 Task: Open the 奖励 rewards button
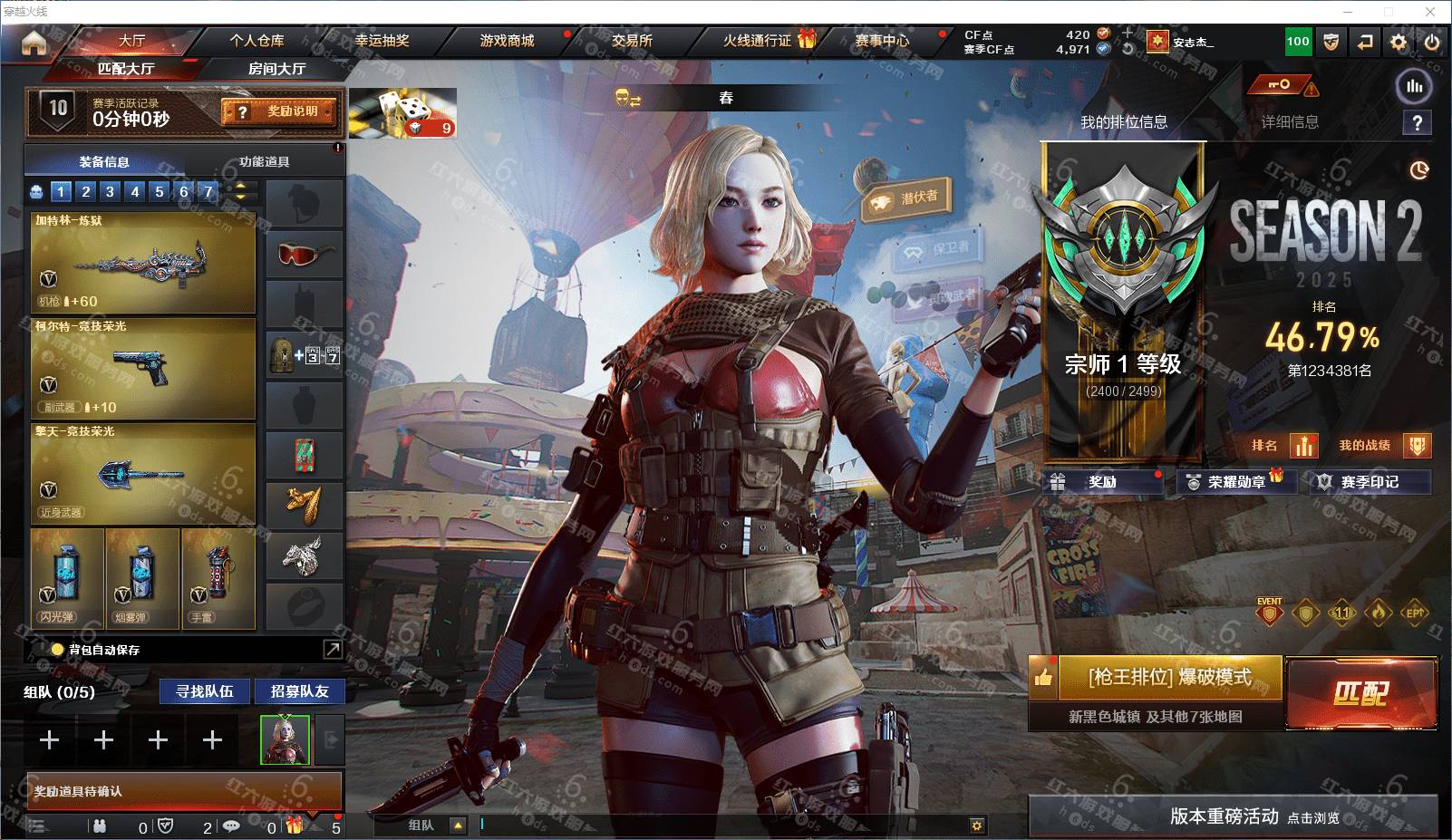[x=1103, y=482]
